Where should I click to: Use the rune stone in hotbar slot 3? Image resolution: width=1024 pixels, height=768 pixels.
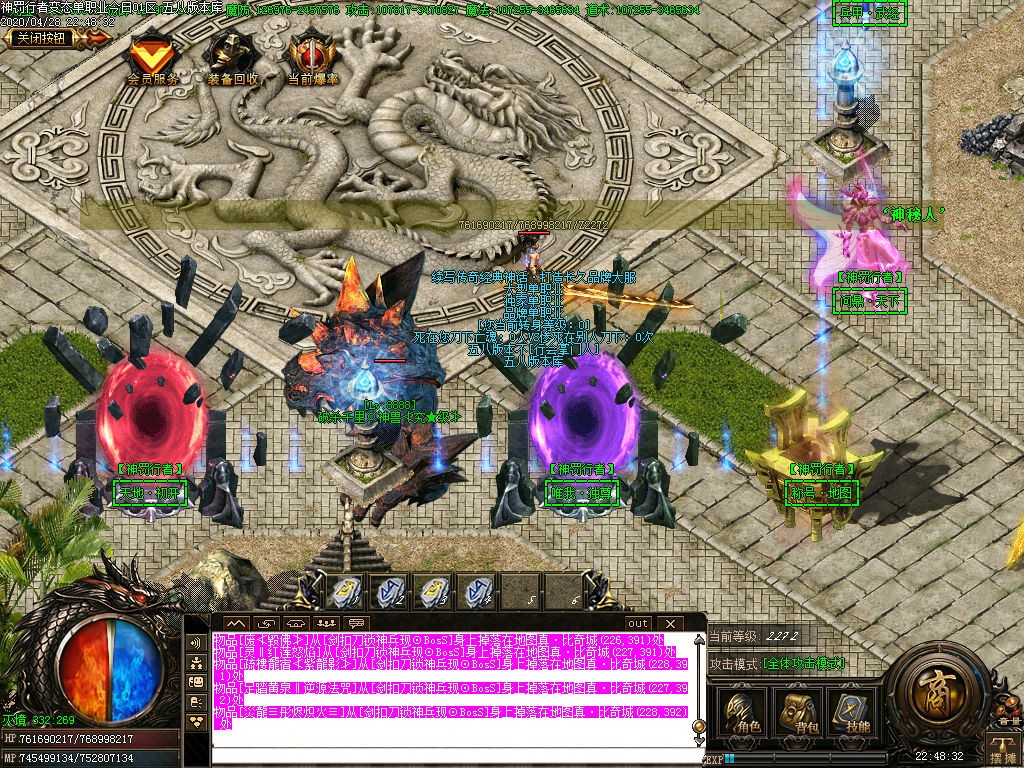pos(432,592)
